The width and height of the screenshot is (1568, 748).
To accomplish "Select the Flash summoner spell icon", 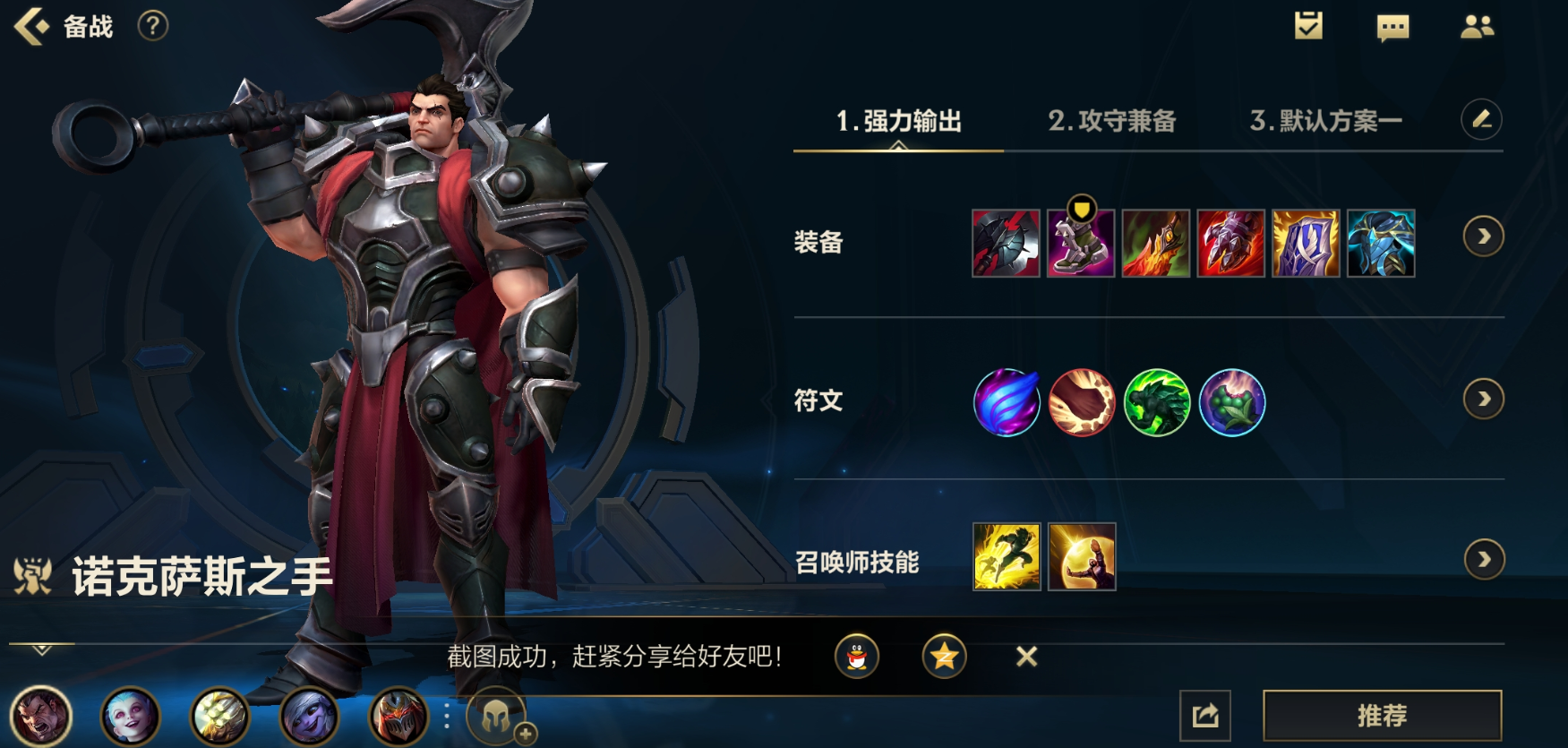I will [x=1006, y=559].
